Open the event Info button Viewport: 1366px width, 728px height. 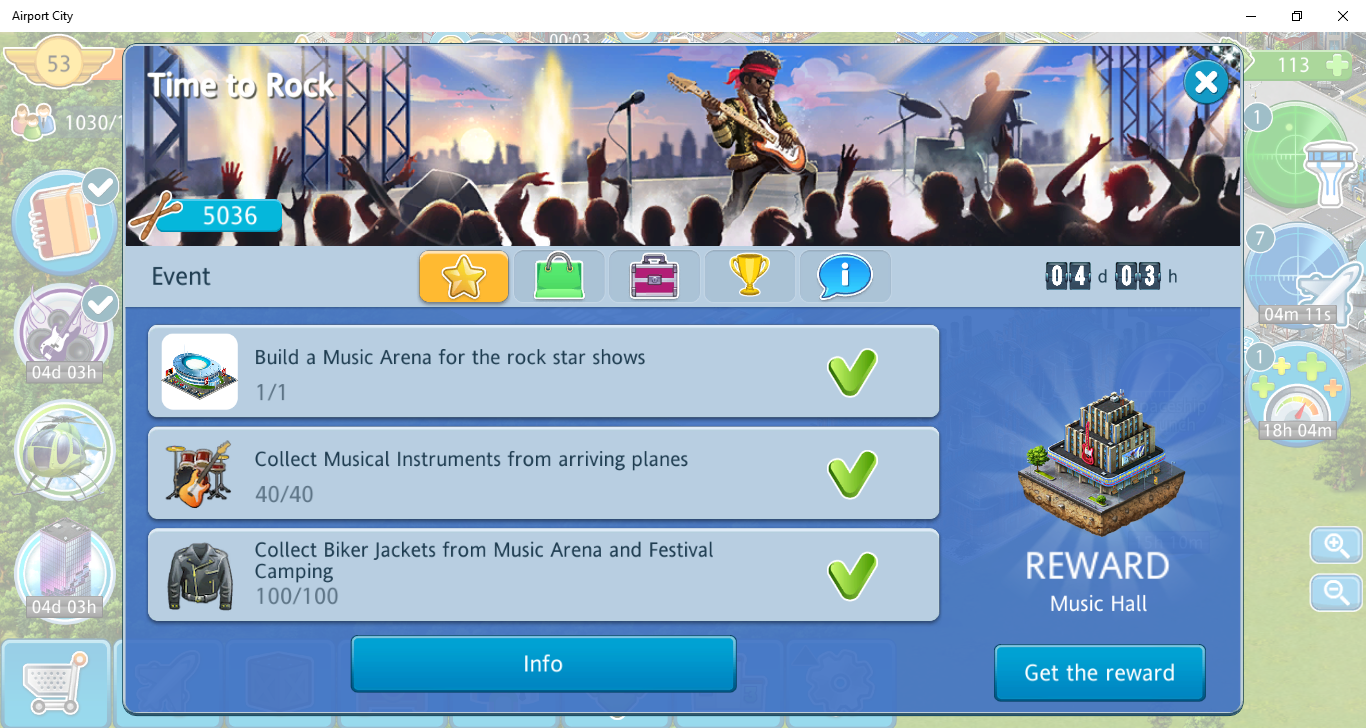[x=543, y=664]
